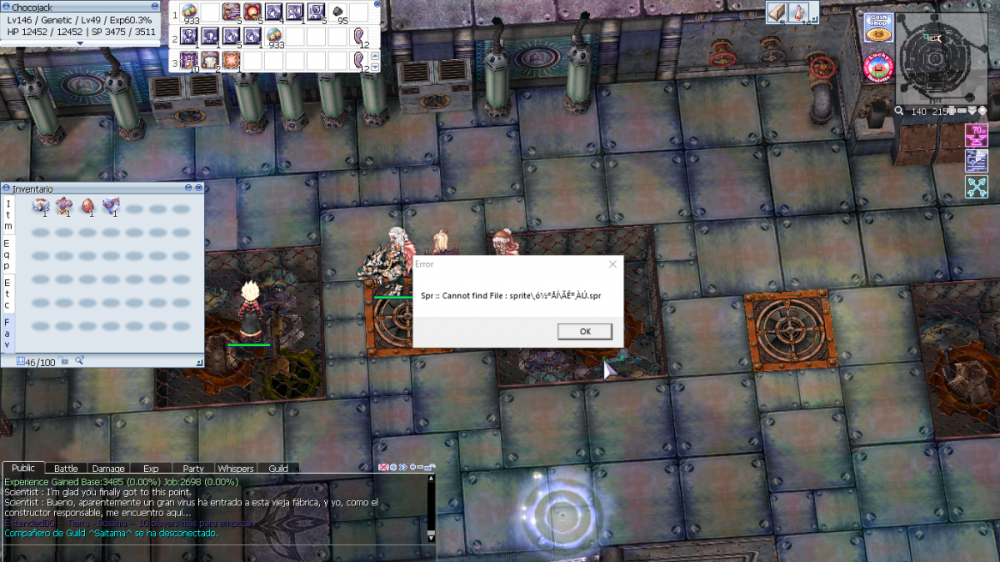Show the Exp chat tab

(x=150, y=468)
